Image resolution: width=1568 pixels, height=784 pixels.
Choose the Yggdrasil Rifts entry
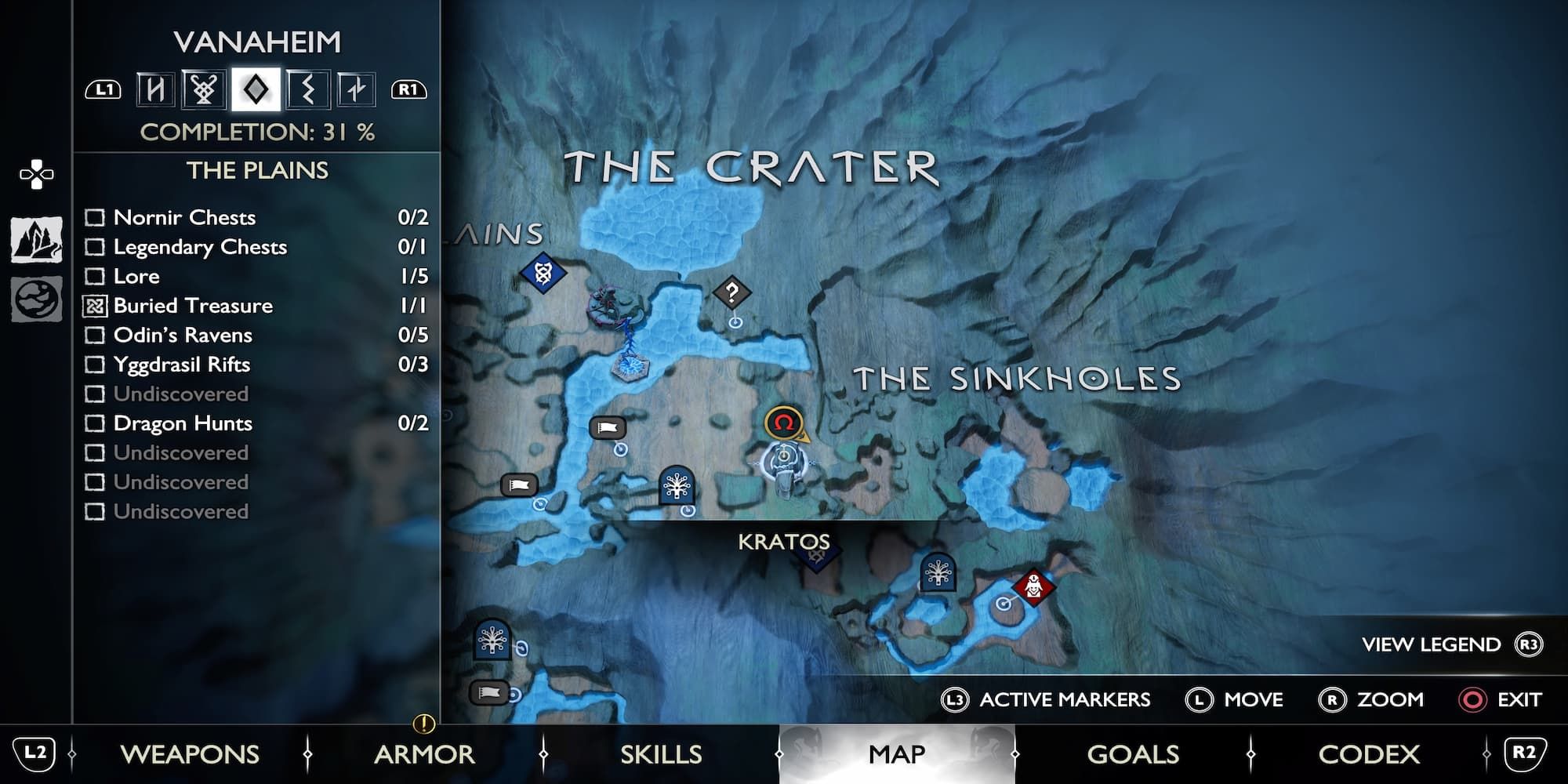coord(182,365)
